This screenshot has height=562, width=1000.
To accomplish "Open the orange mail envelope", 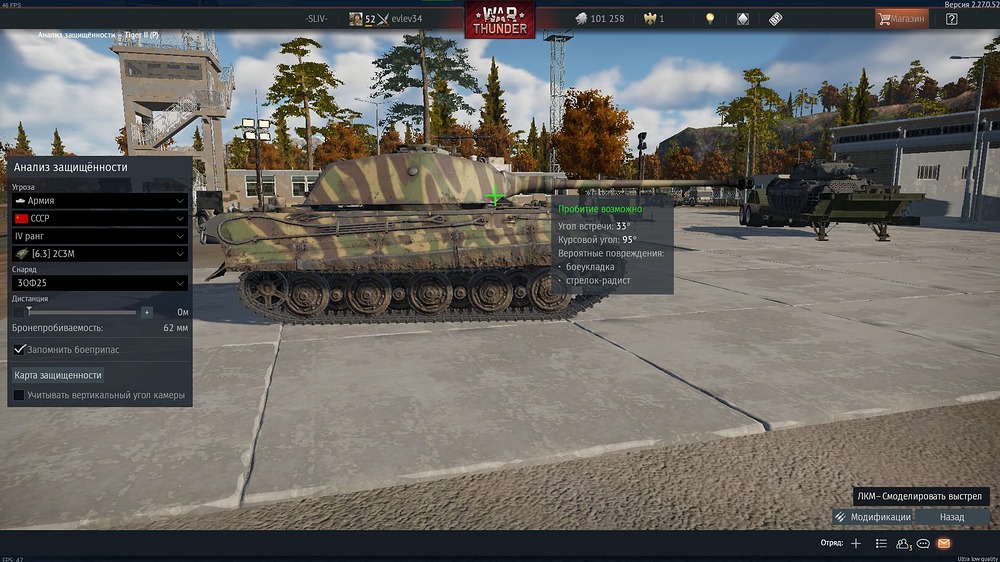I will click(944, 543).
